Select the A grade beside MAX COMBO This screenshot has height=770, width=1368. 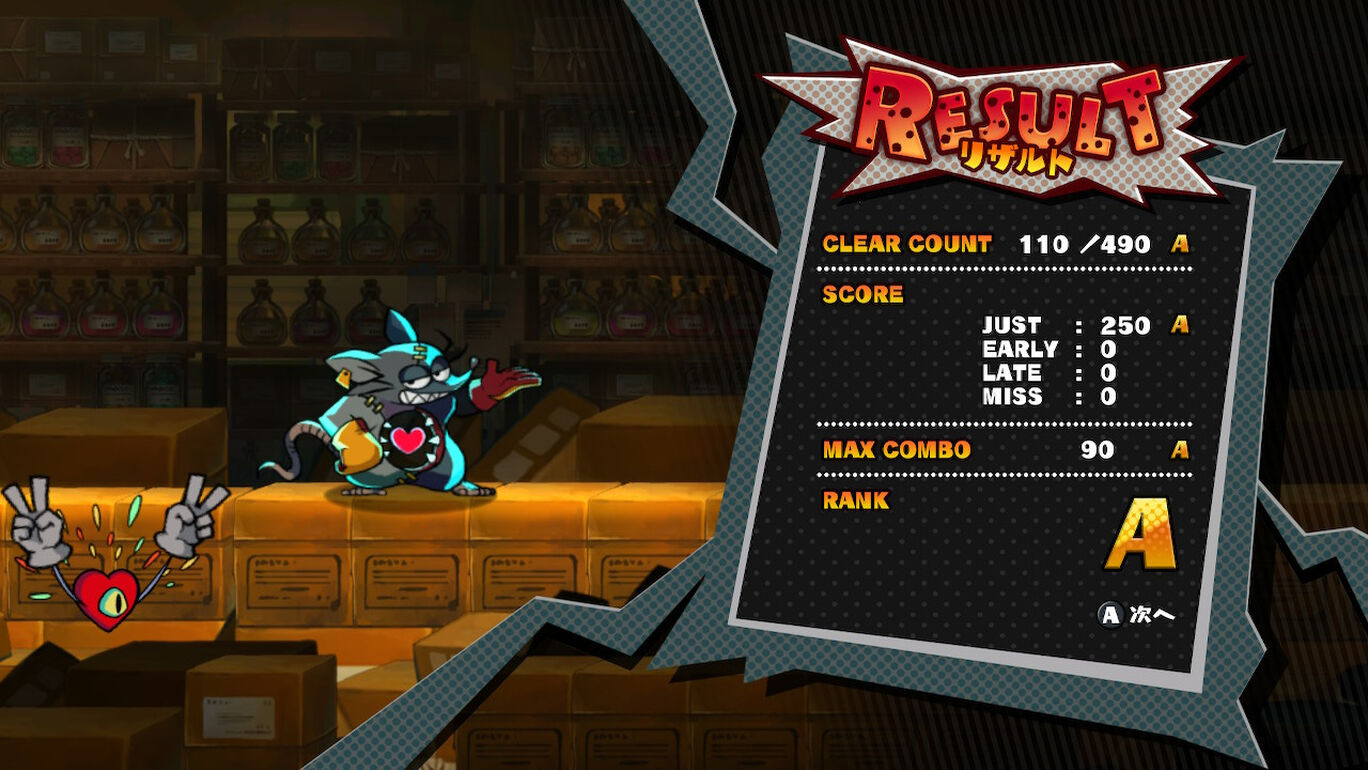[x=1178, y=452]
